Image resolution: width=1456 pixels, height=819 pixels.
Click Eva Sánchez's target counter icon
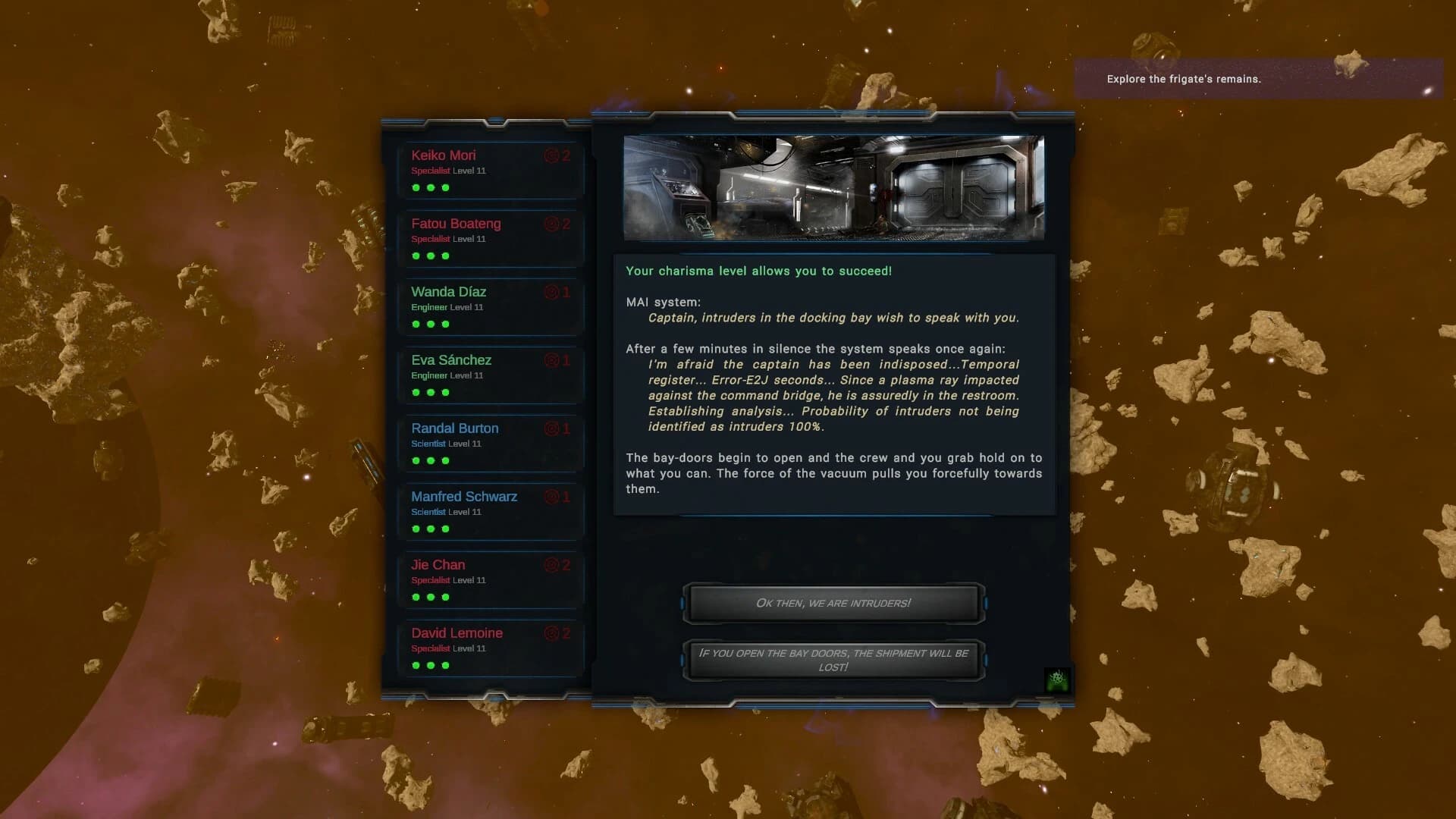[x=551, y=360]
